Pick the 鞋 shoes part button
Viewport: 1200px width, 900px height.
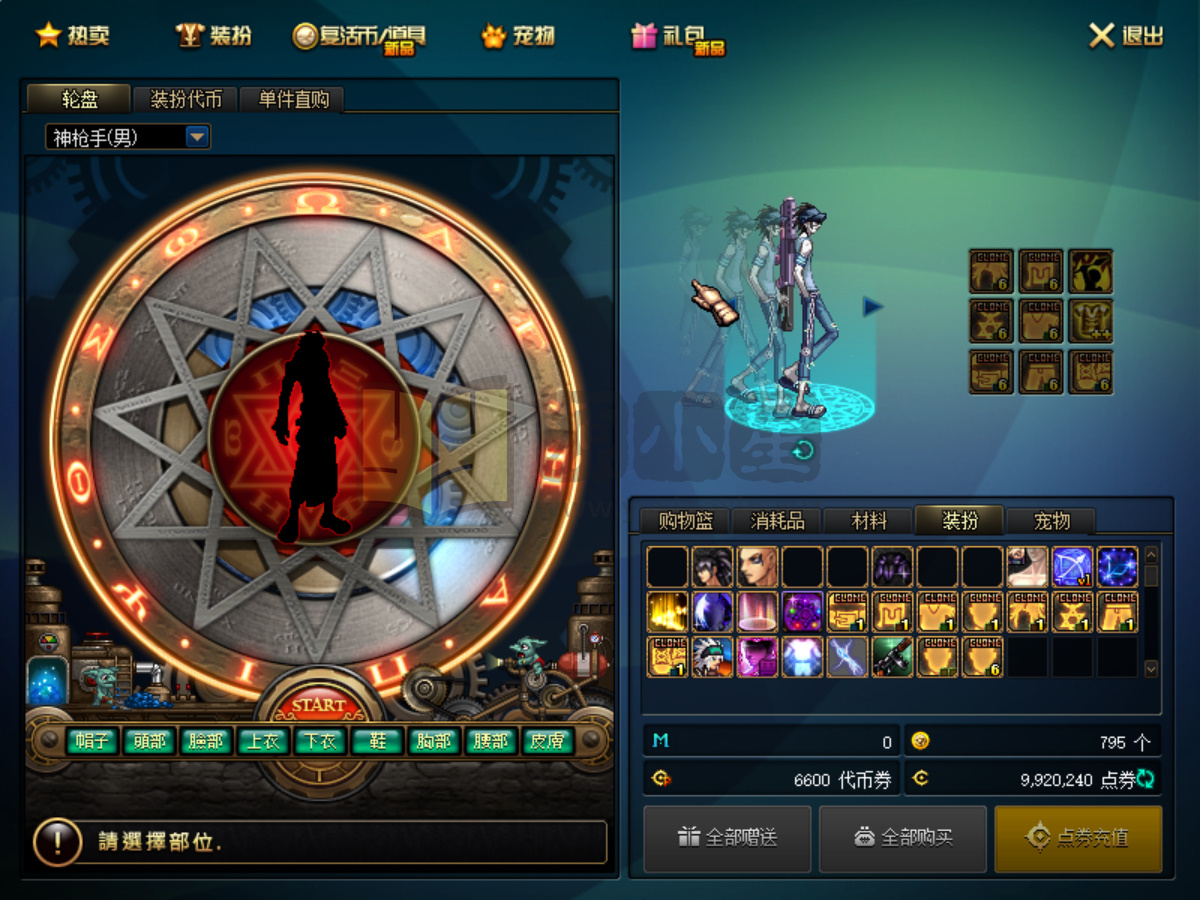(x=378, y=742)
